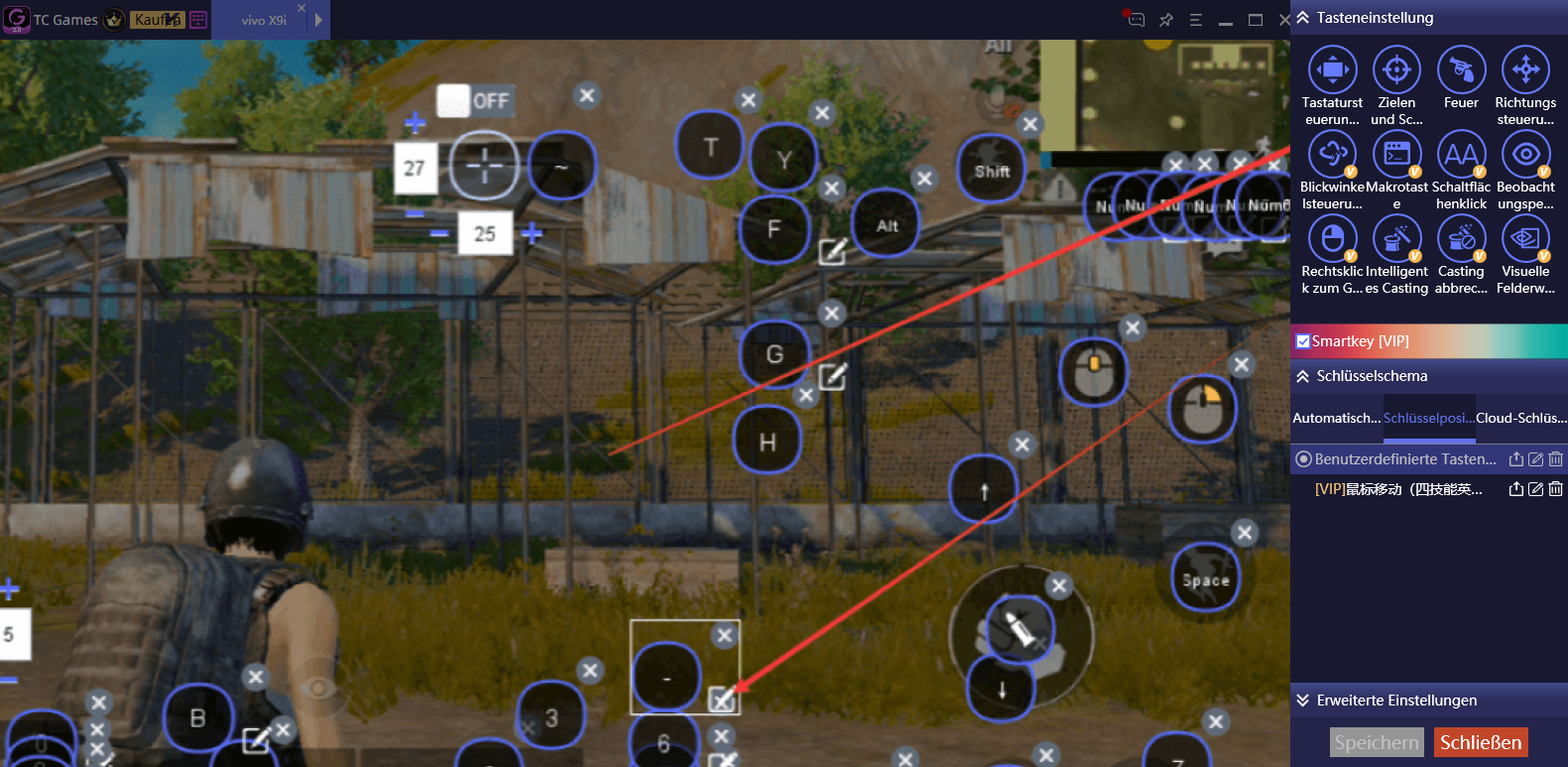
Task: Select the Richtungssteuerung tool
Action: (x=1525, y=71)
